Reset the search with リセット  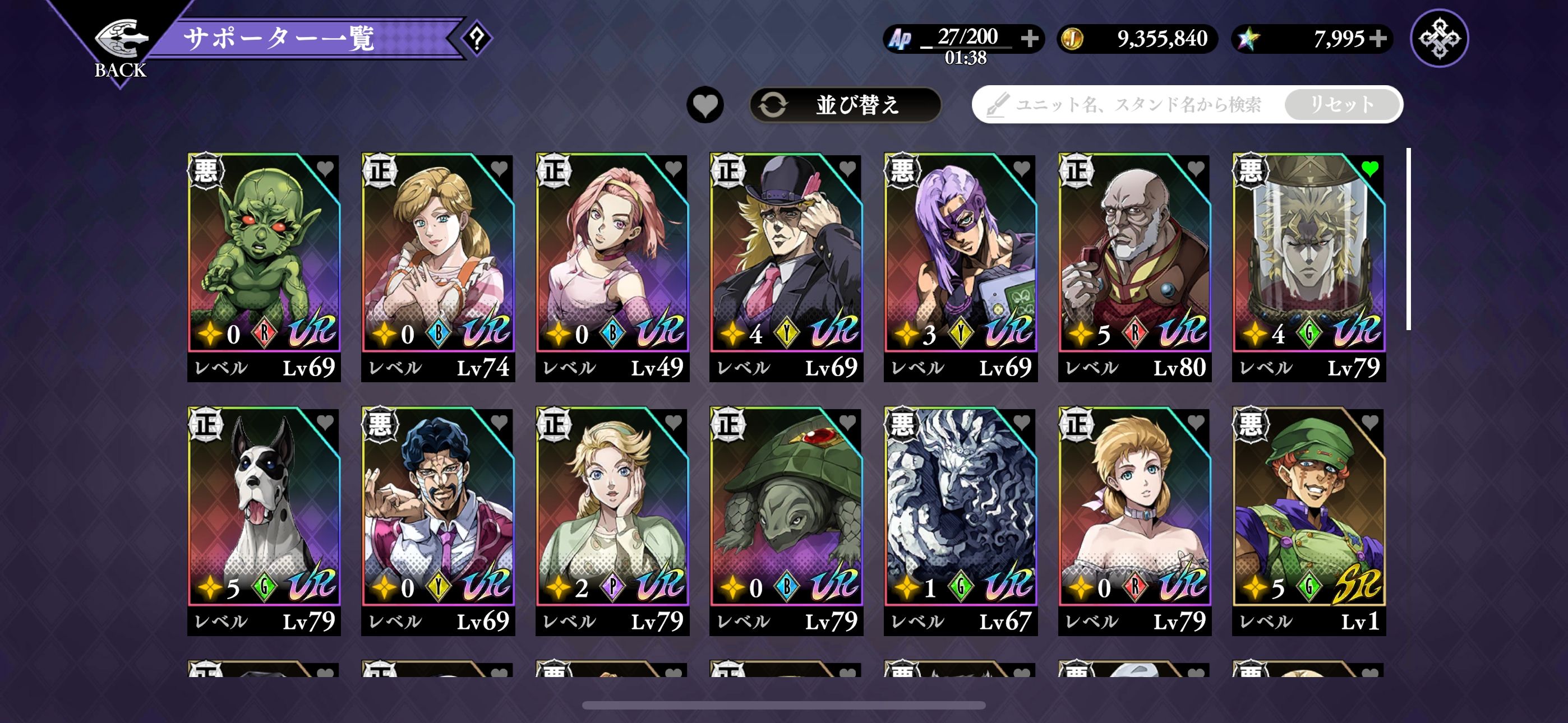click(x=1341, y=105)
